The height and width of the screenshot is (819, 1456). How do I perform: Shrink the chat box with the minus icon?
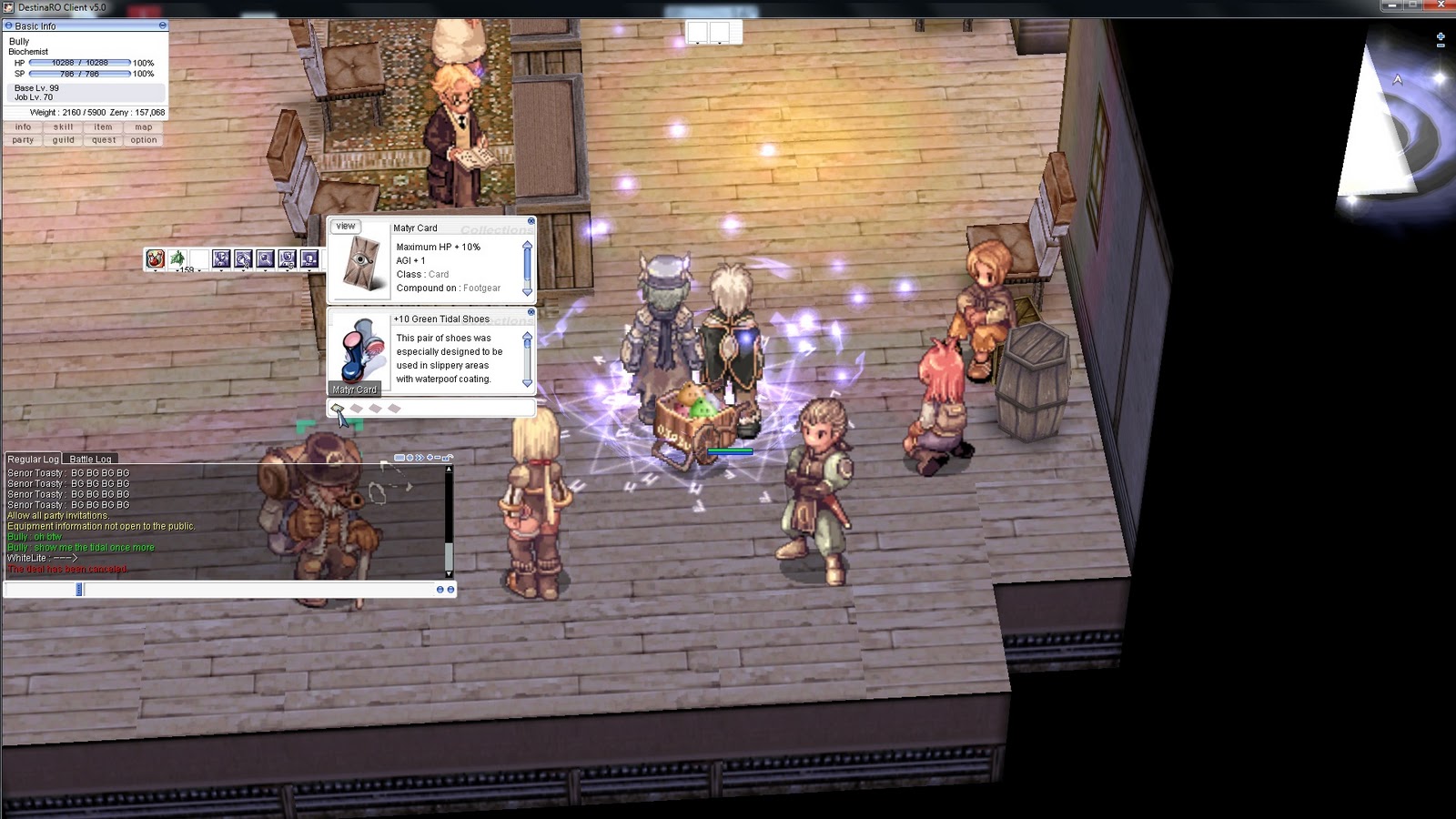(x=438, y=458)
